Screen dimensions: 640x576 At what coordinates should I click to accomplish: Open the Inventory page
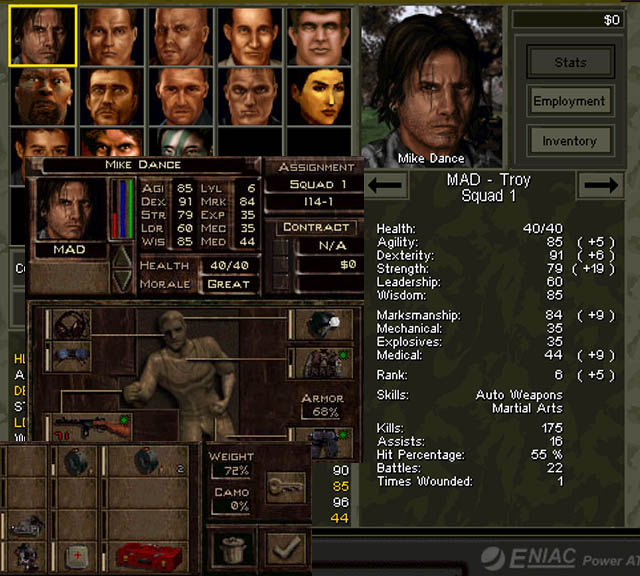[x=570, y=141]
